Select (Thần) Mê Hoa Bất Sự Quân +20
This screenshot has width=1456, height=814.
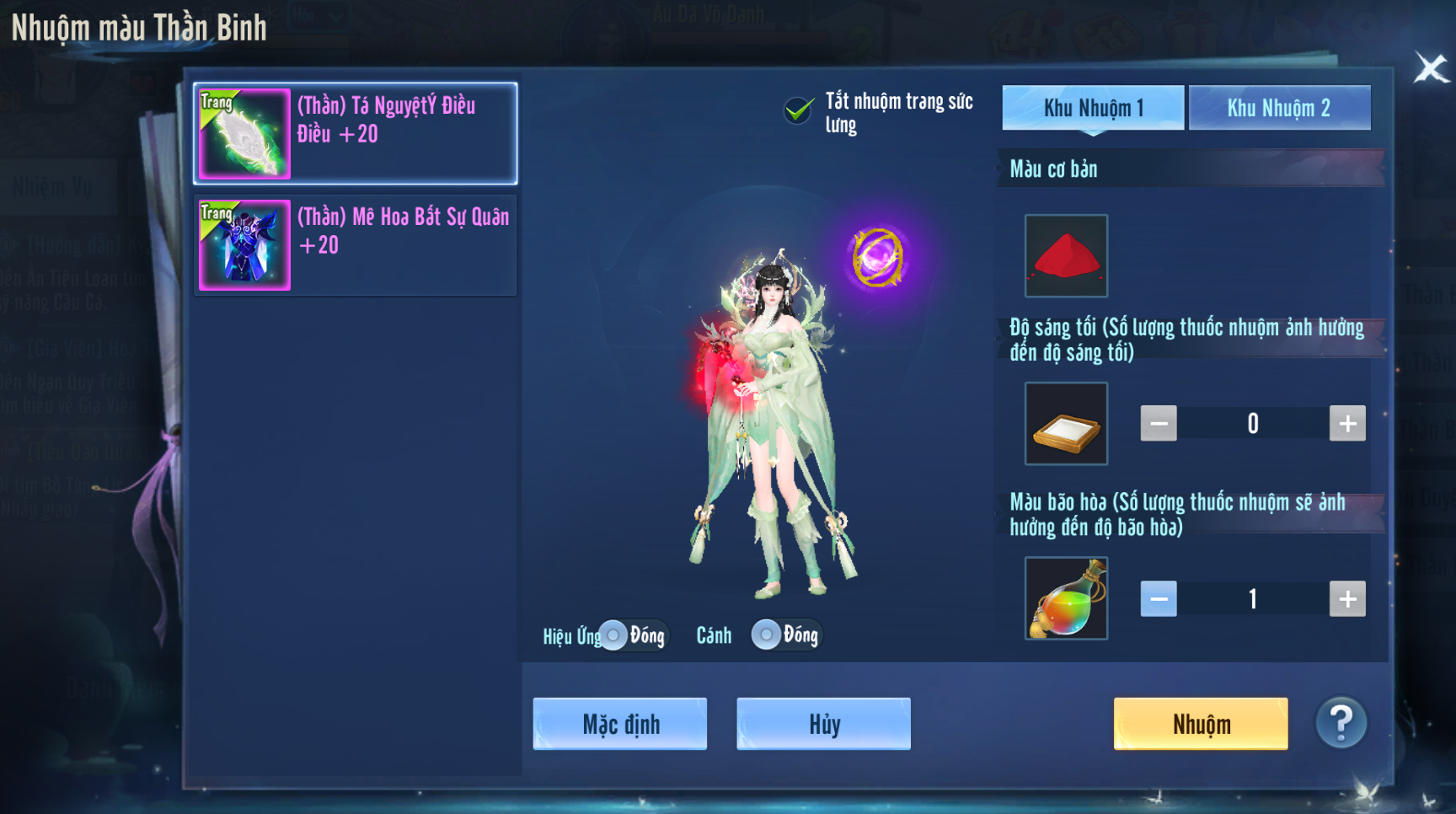356,244
